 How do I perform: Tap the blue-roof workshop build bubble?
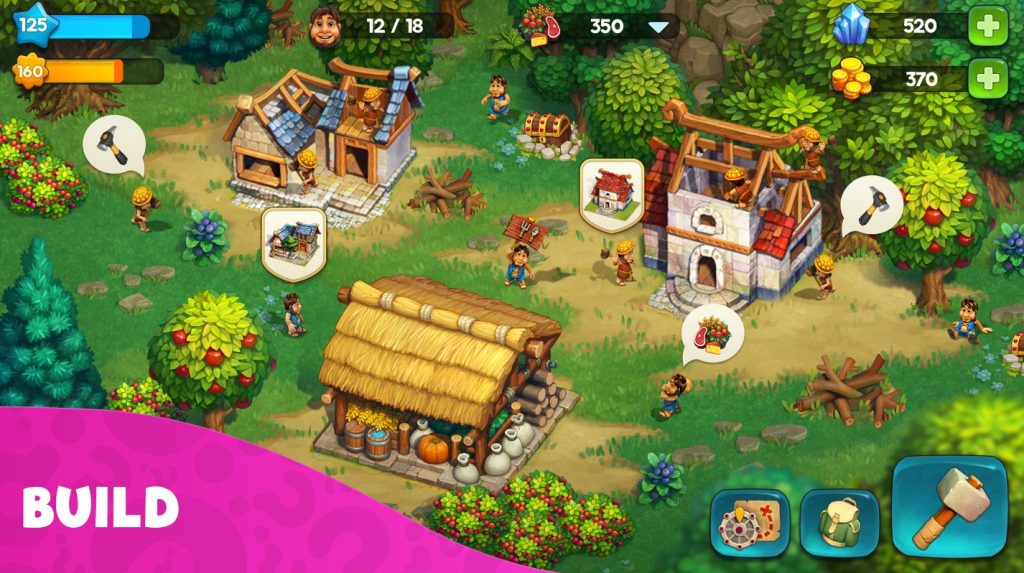pos(294,241)
